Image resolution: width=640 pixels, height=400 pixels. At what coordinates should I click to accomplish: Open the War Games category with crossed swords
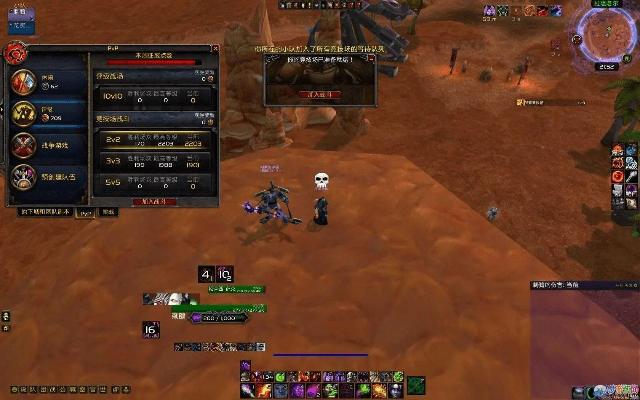[x=24, y=146]
